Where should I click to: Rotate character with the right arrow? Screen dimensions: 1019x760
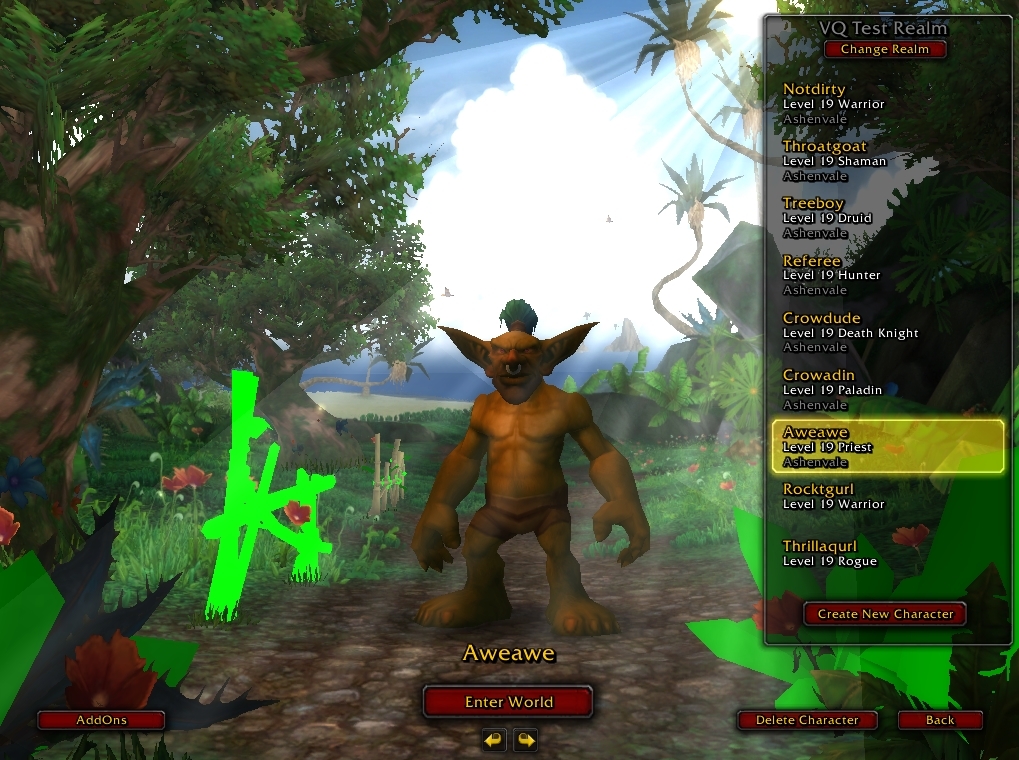tap(525, 740)
